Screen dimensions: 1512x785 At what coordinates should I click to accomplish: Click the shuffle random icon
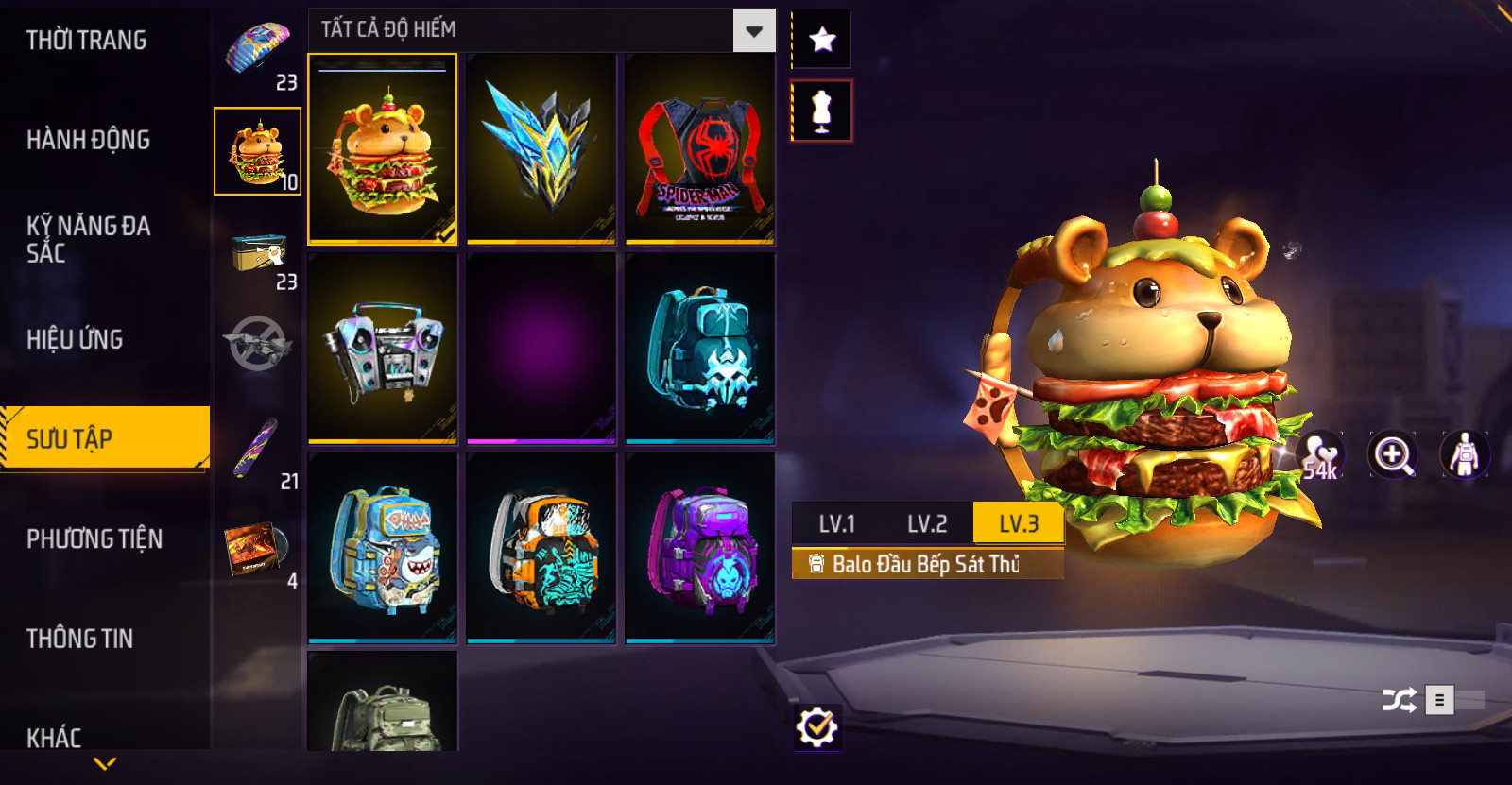(x=1399, y=700)
